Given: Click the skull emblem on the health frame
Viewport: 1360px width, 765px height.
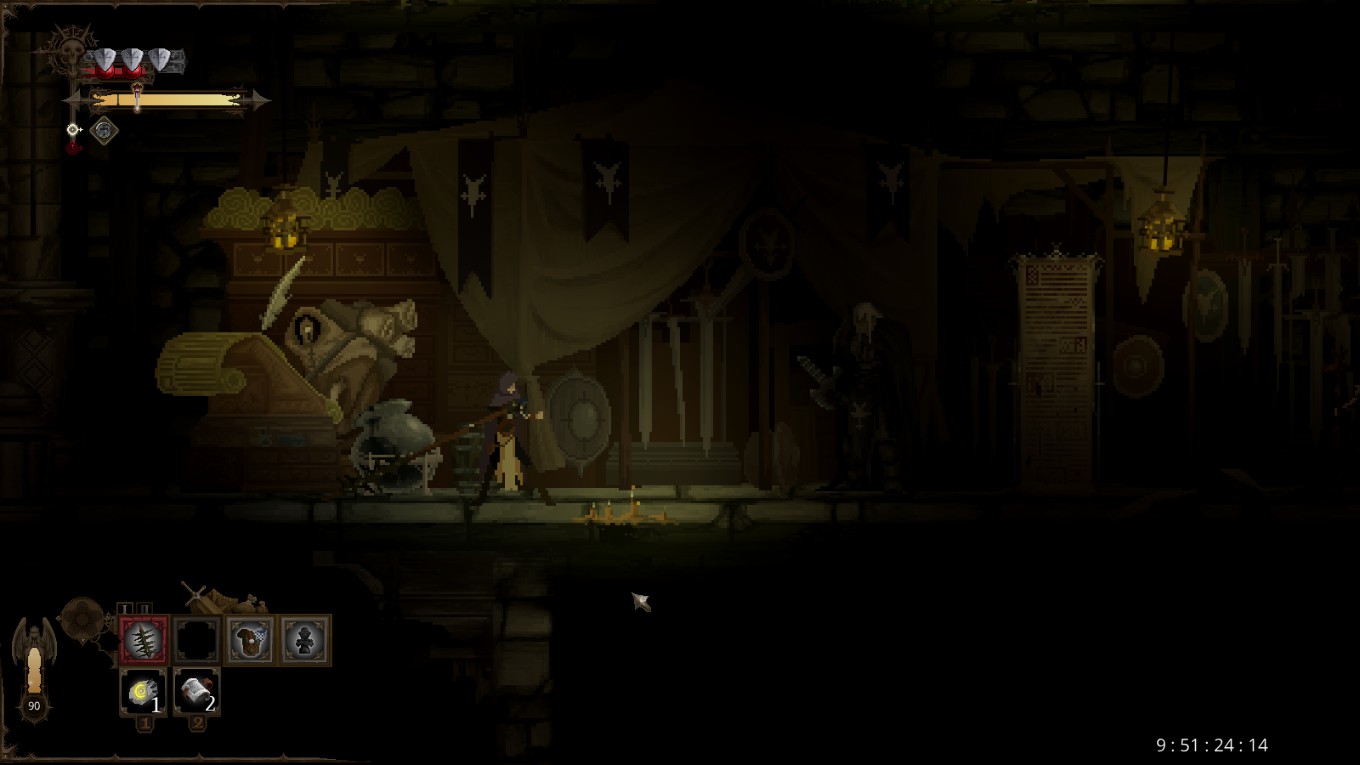Looking at the screenshot, I should tap(66, 48).
